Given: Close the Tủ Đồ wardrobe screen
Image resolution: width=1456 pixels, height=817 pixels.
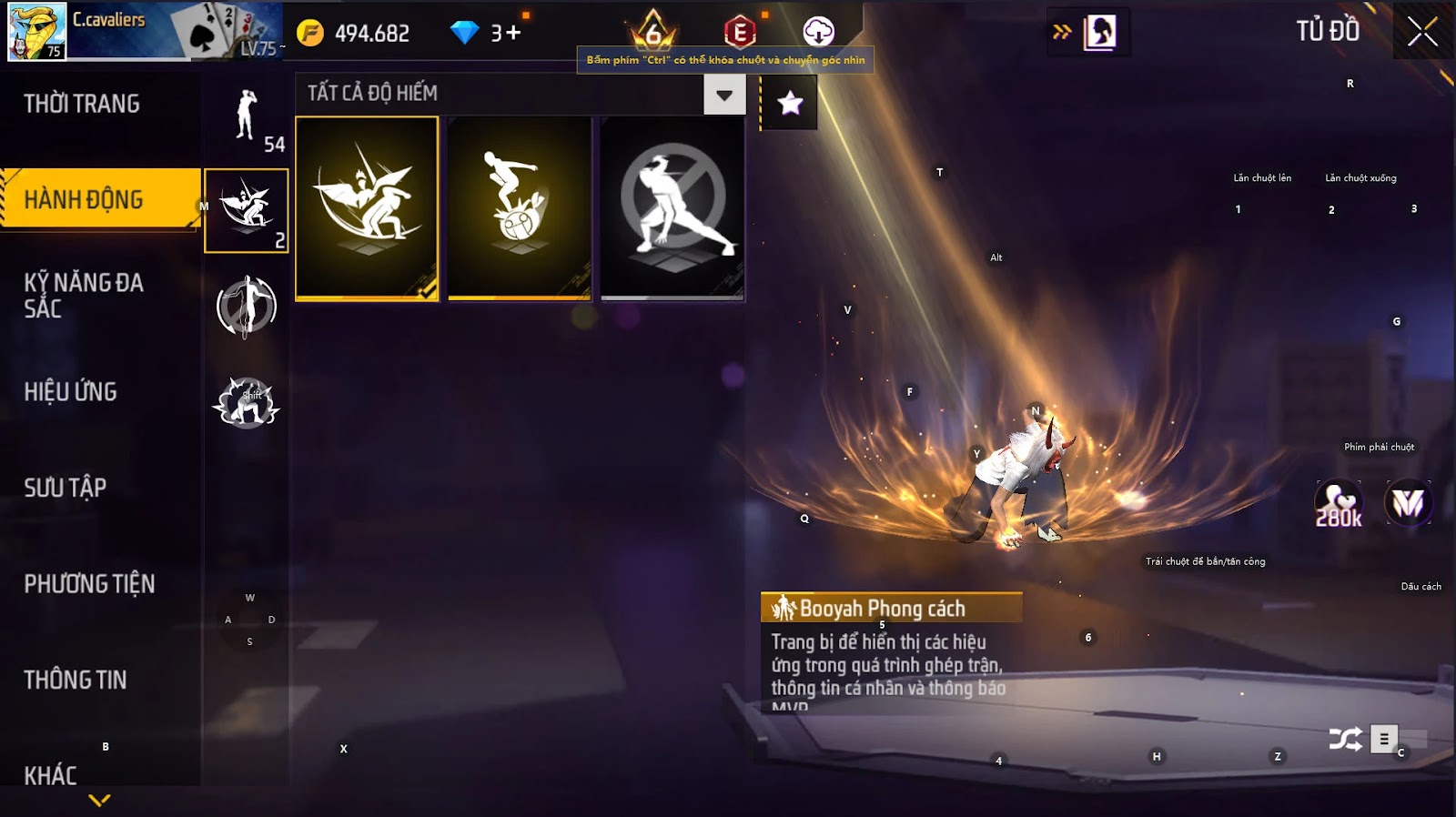Looking at the screenshot, I should click(x=1422, y=33).
